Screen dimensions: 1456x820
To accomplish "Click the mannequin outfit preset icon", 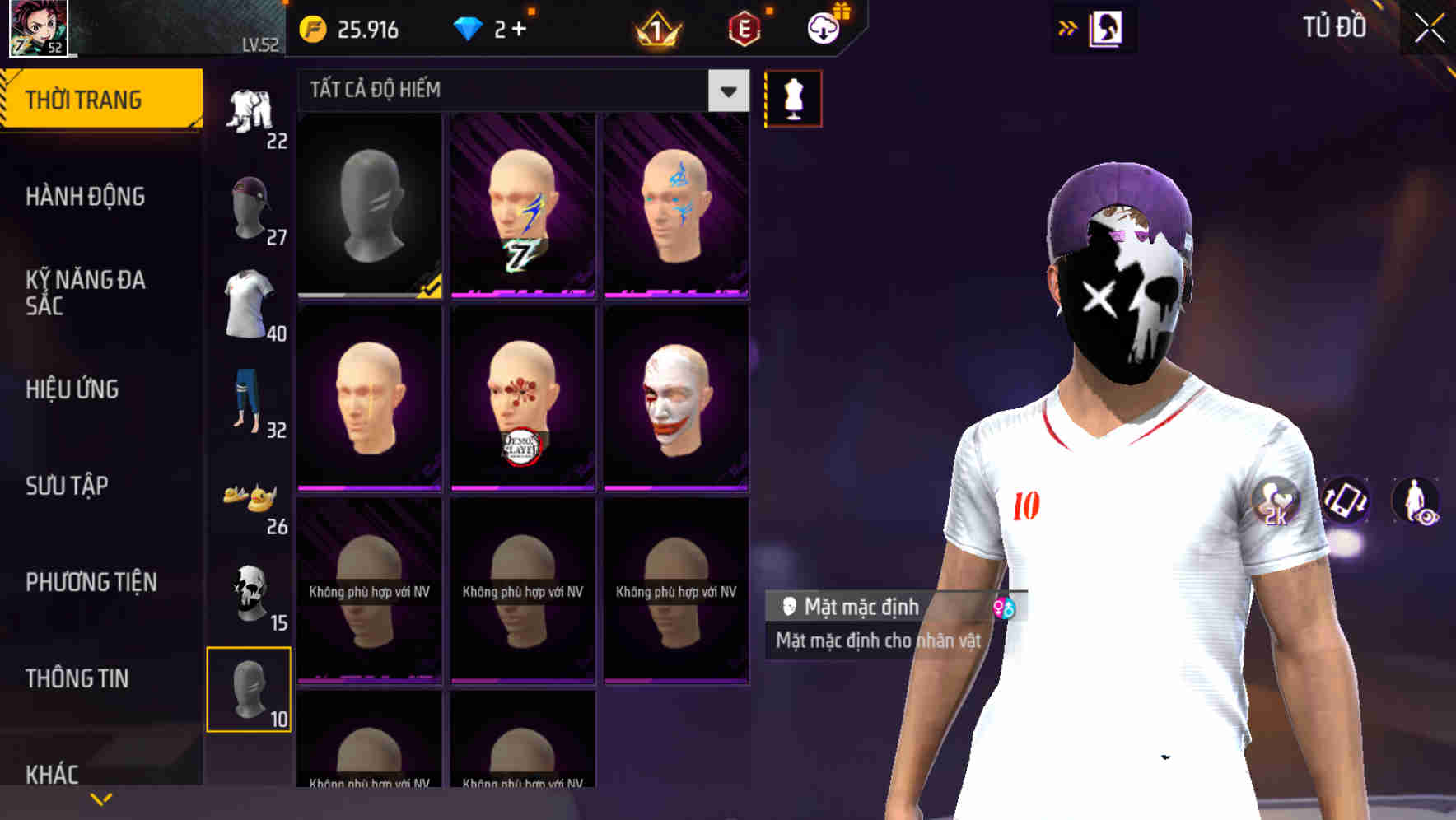I will [793, 97].
